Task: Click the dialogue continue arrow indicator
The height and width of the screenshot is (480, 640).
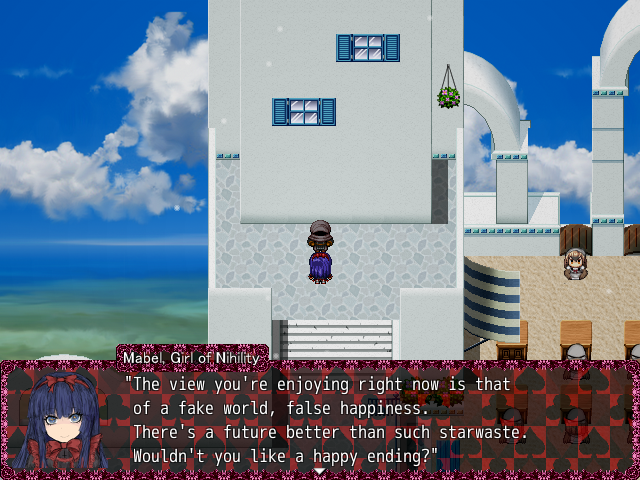Action: pyautogui.click(x=319, y=470)
